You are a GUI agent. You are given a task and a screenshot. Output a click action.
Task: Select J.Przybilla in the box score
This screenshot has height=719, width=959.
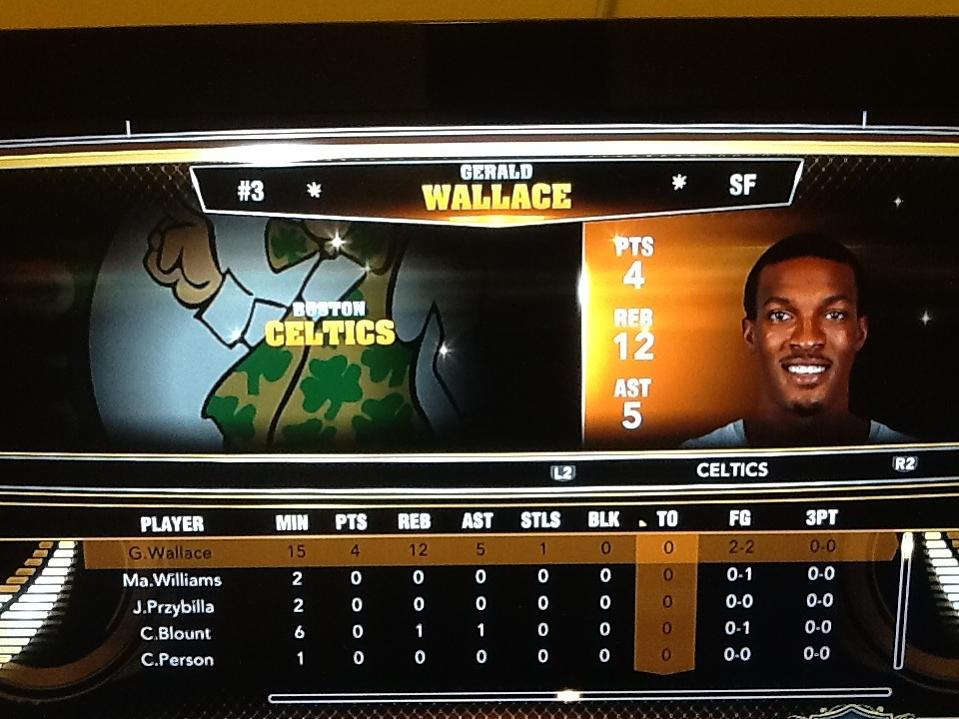[x=172, y=606]
